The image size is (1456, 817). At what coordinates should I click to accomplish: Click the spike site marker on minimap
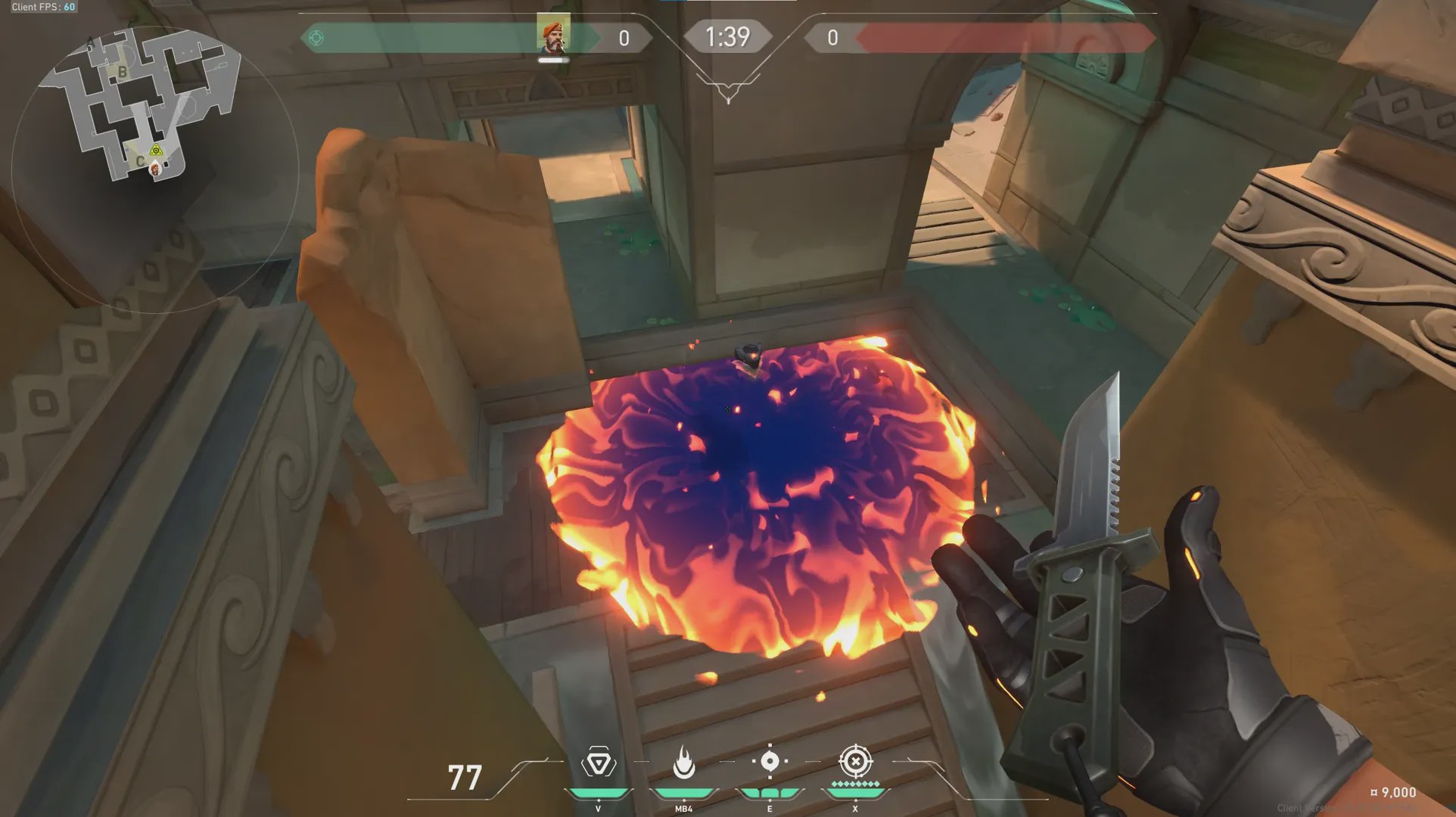(156, 150)
